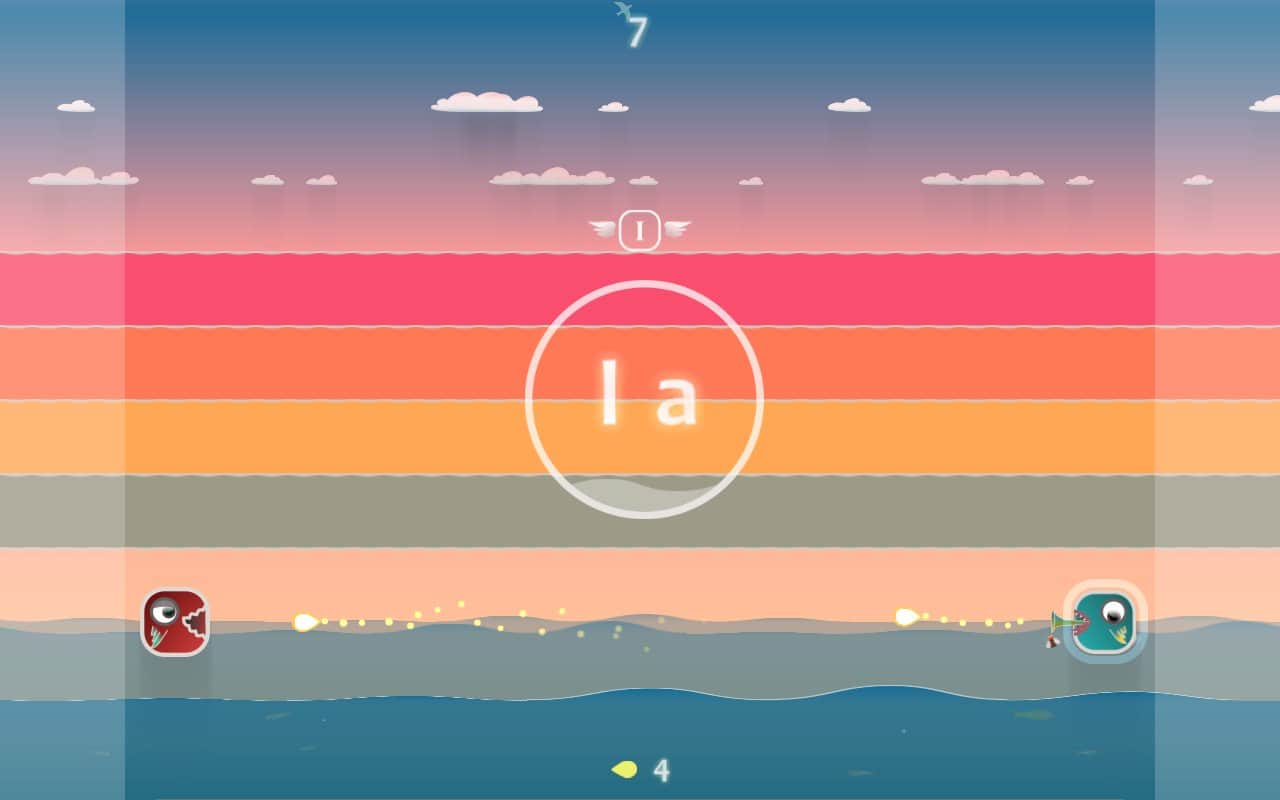Select the teal fish character icon
Image resolution: width=1280 pixels, height=800 pixels.
1105,623
